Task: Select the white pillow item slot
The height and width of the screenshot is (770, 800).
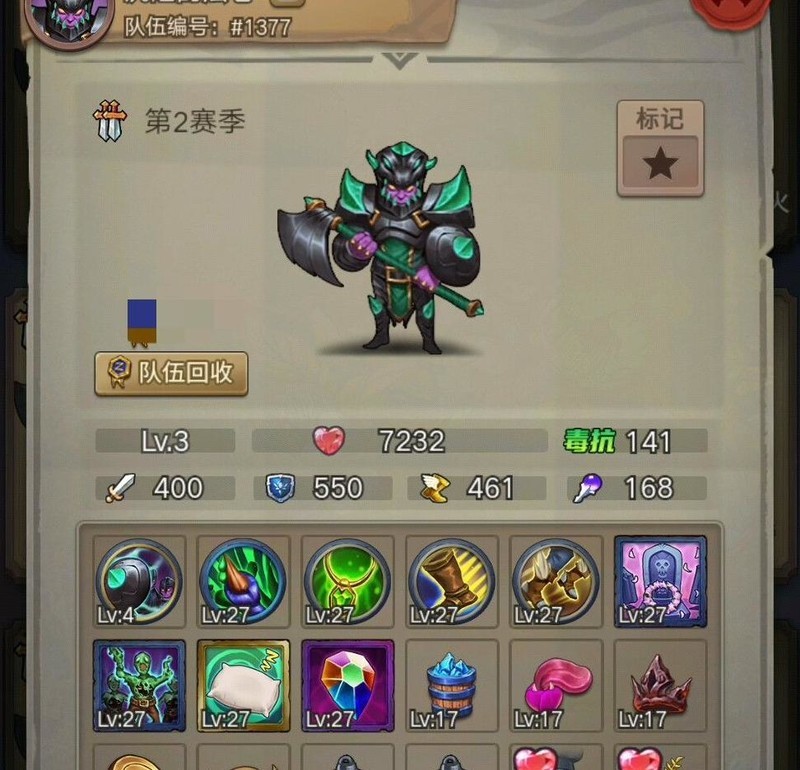Action: tap(244, 686)
